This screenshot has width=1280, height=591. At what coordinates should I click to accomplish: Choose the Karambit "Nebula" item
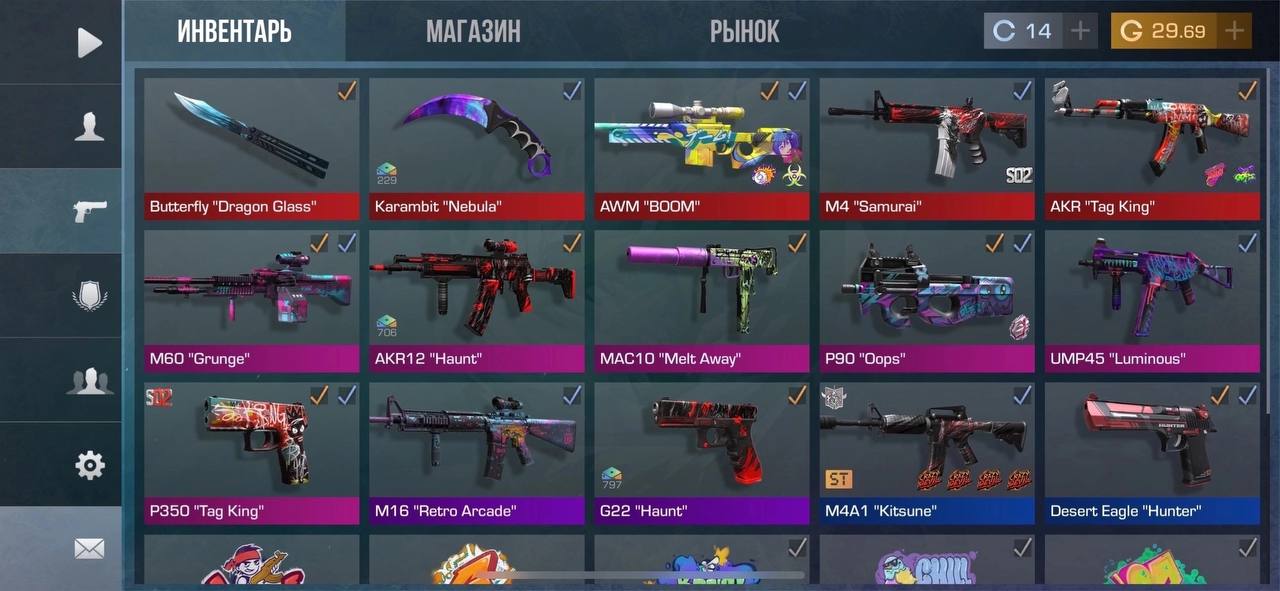[x=477, y=148]
